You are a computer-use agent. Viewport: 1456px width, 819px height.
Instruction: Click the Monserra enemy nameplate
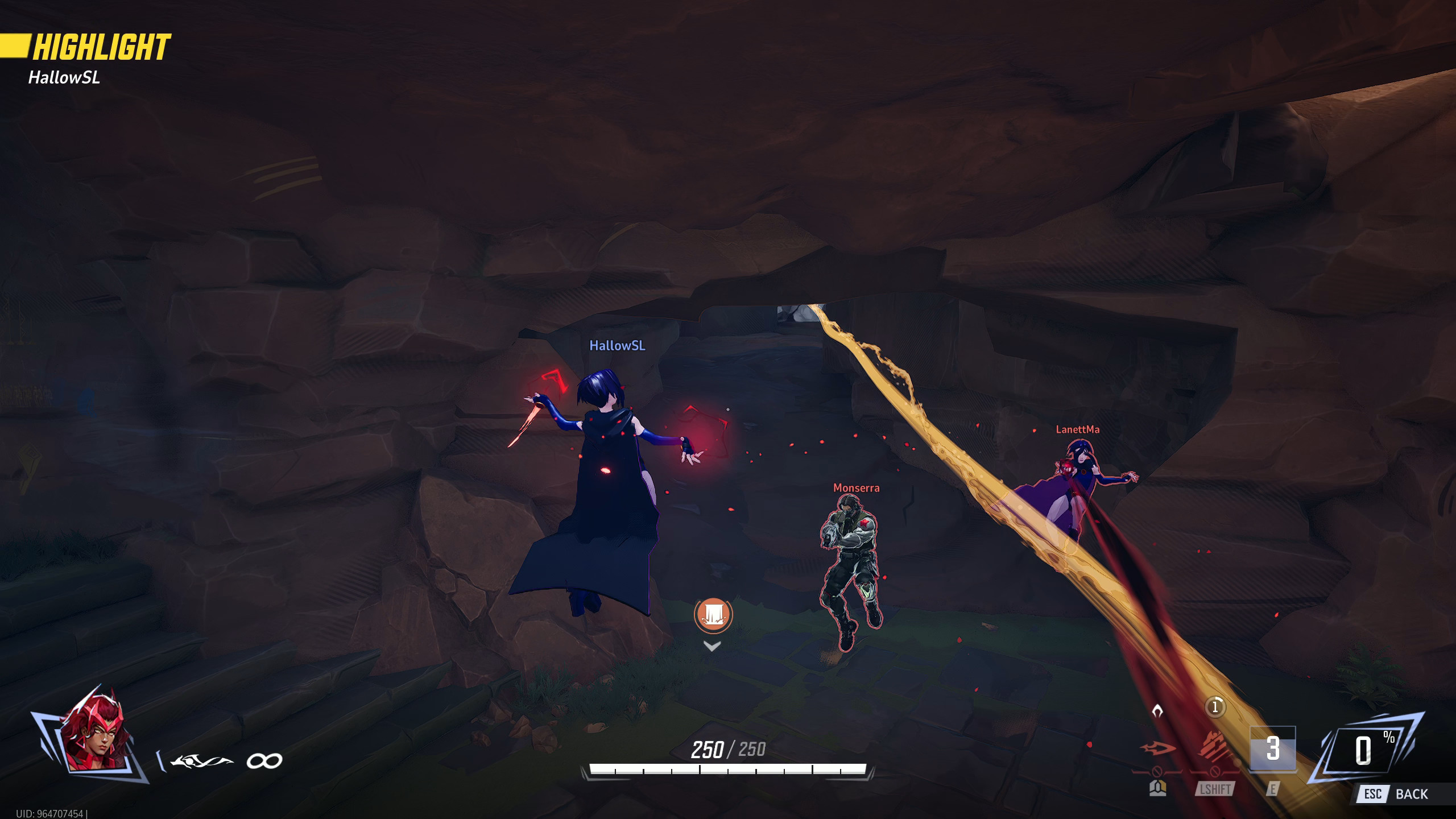pyautogui.click(x=856, y=487)
